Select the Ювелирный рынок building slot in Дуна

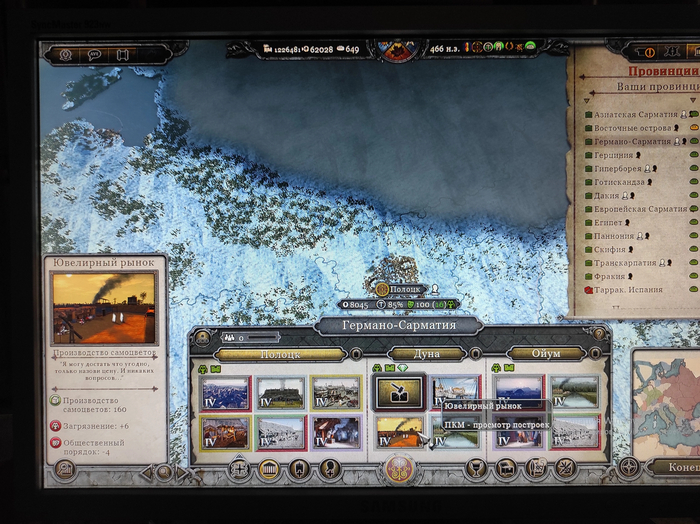click(399, 393)
